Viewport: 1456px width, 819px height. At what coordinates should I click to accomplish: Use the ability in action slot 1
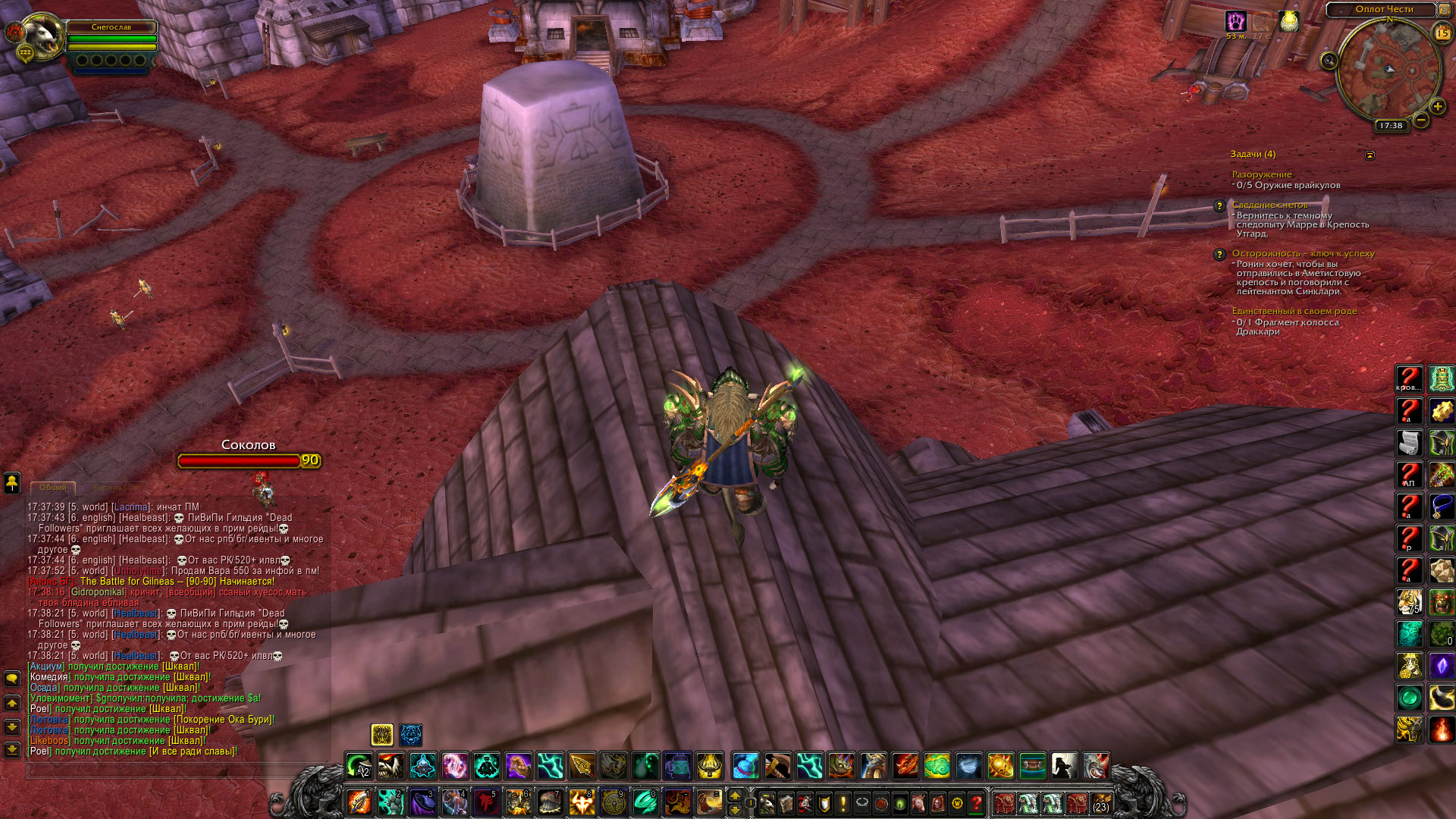point(359,802)
